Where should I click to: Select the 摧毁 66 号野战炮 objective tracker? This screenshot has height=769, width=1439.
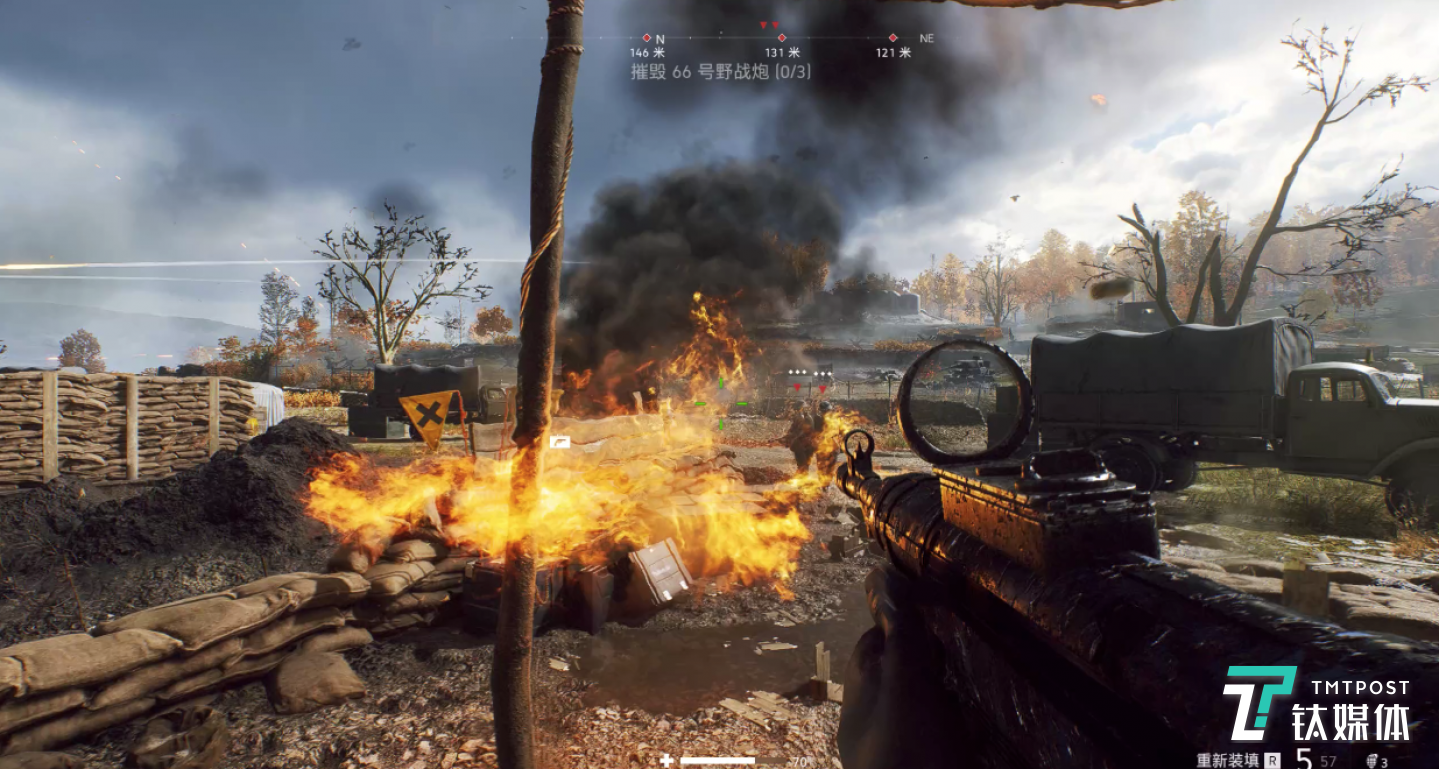click(x=720, y=72)
